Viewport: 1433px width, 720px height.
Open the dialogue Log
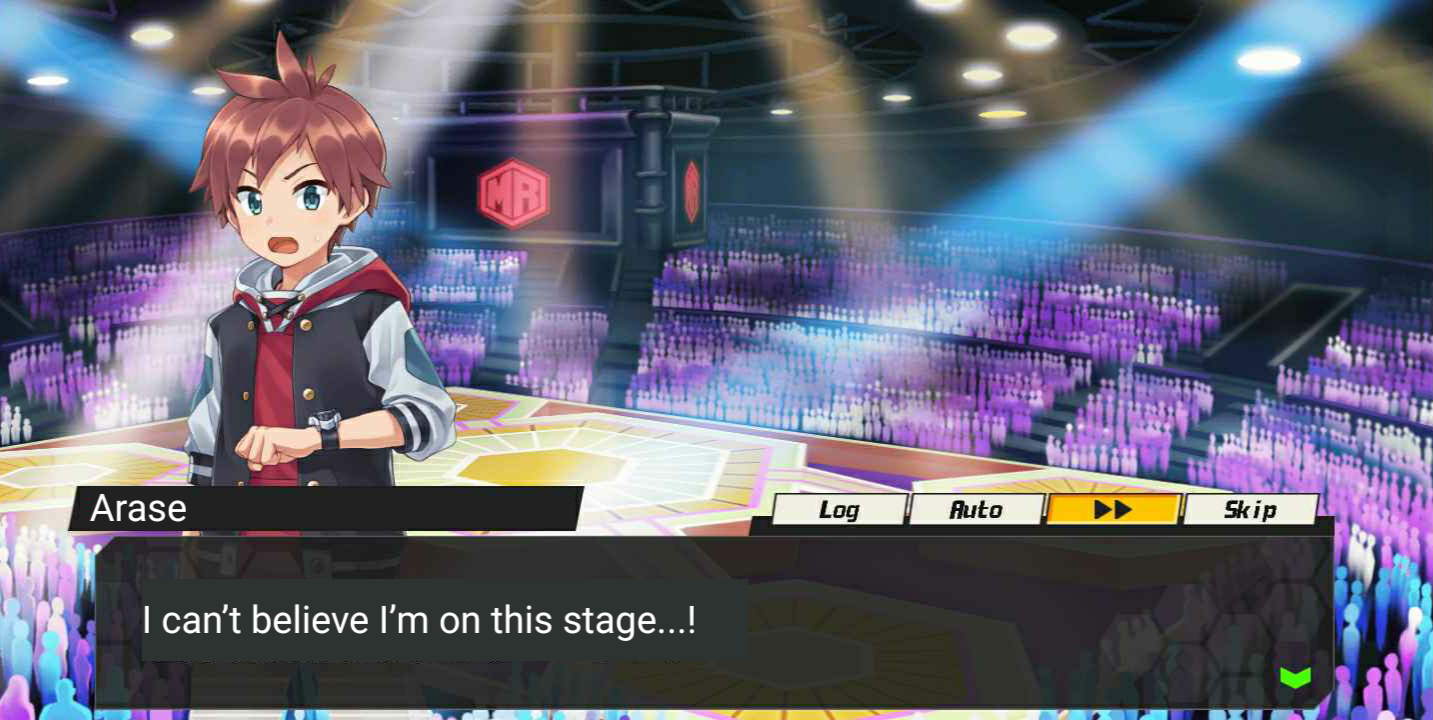[x=839, y=510]
